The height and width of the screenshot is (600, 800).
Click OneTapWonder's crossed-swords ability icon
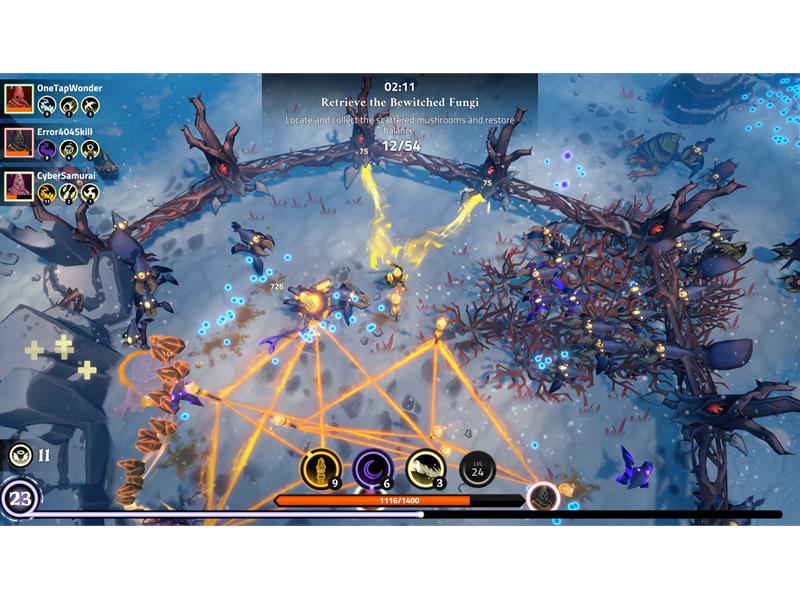tap(90, 105)
